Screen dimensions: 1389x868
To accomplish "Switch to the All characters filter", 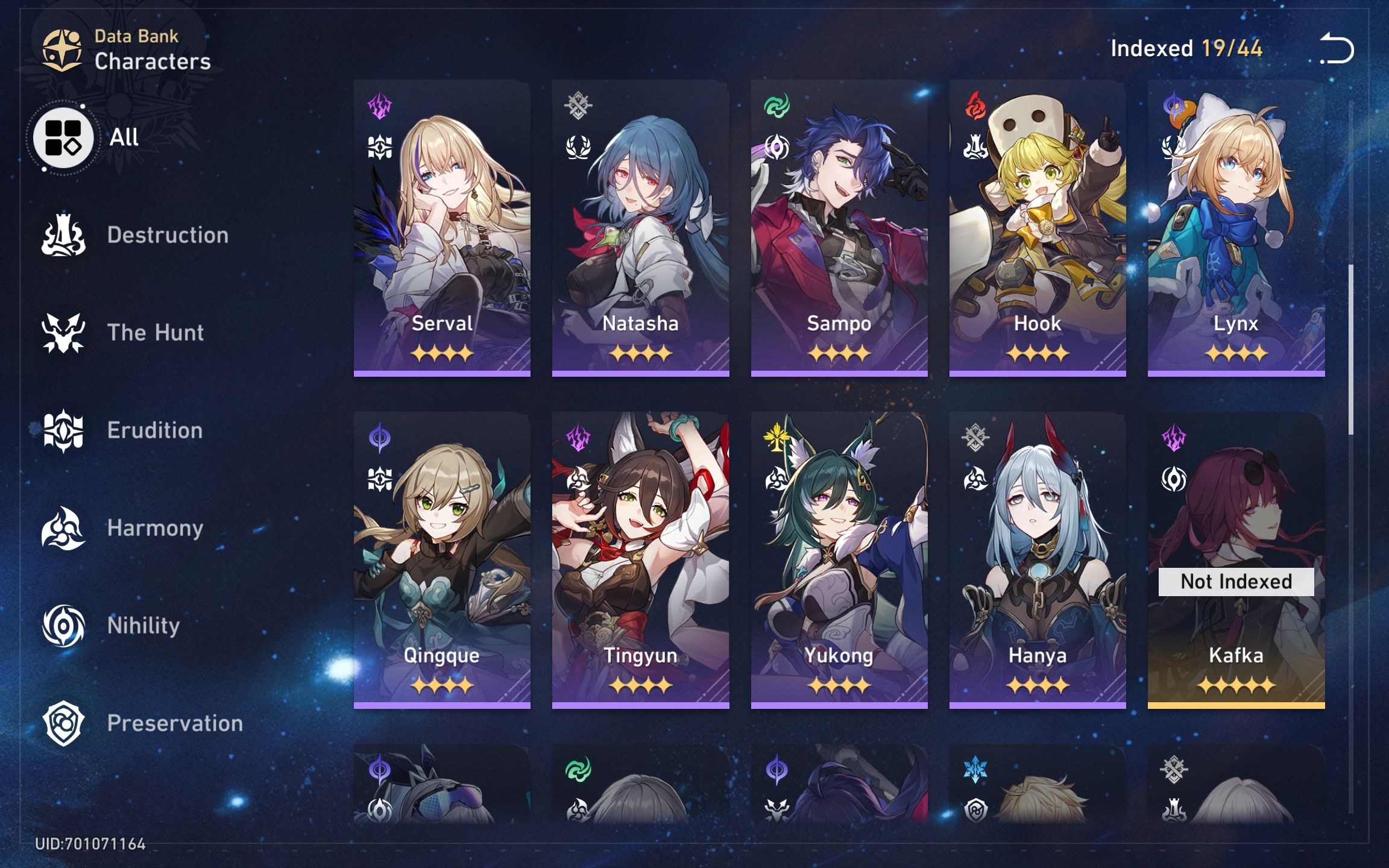I will (62, 137).
